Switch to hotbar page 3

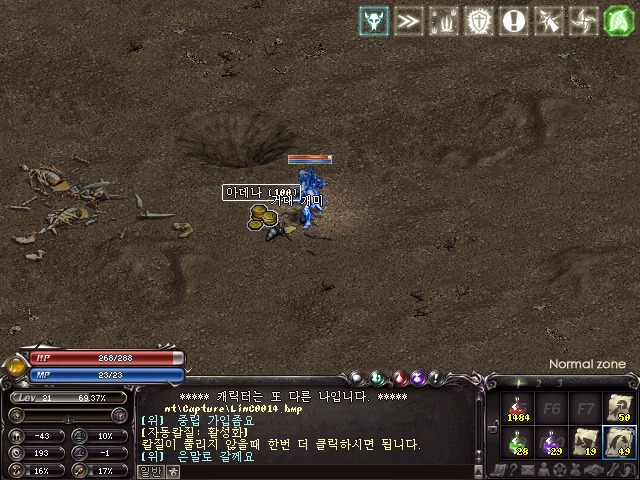coord(559,383)
